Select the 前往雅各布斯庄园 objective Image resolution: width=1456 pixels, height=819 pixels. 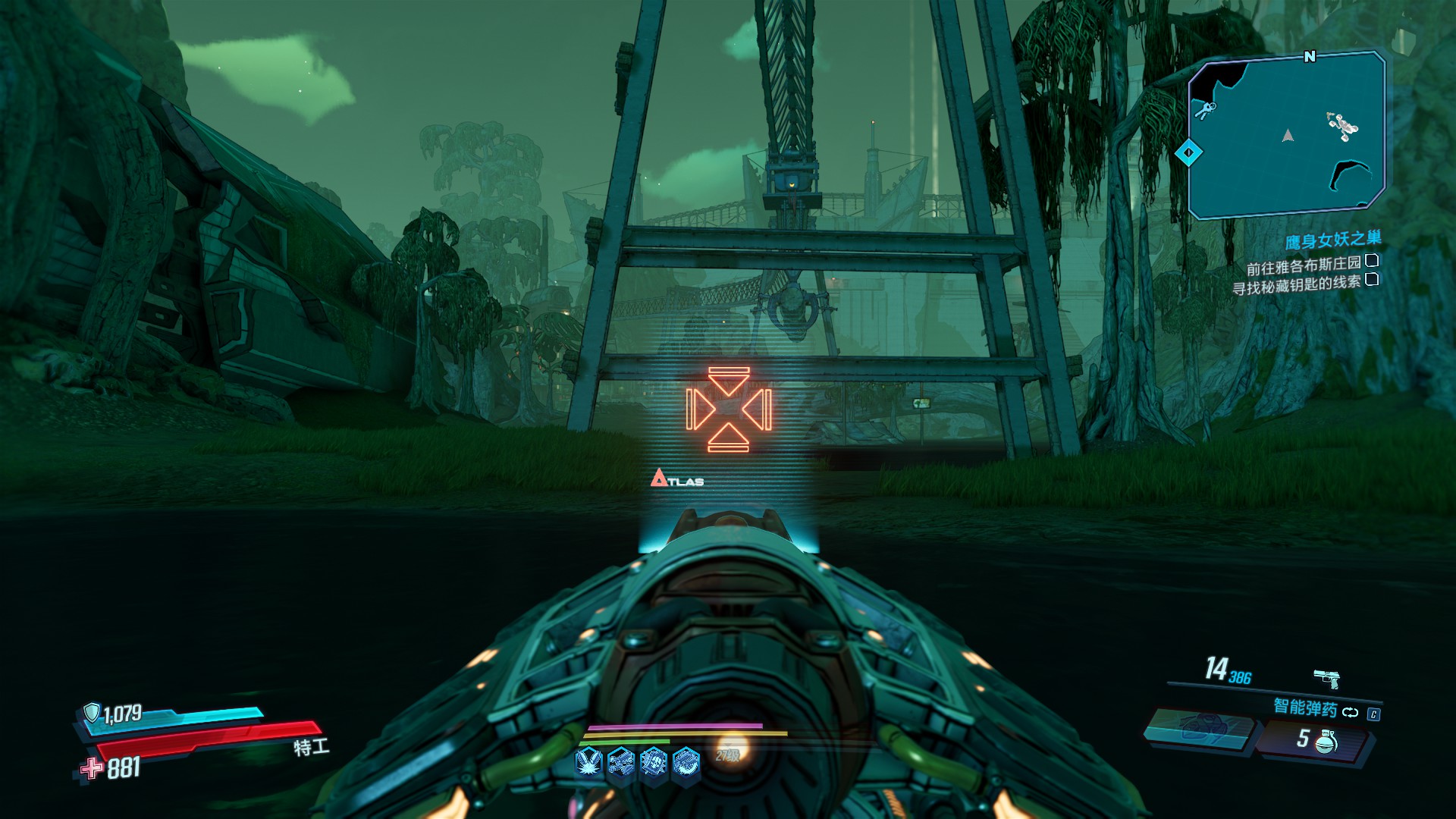(x=1304, y=266)
